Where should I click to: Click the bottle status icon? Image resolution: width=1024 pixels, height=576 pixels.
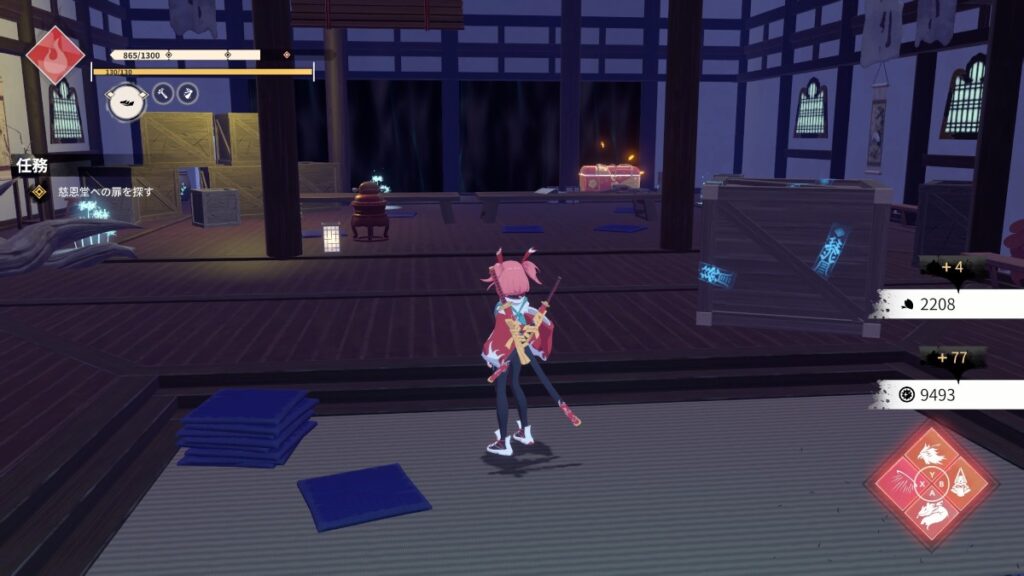point(187,94)
